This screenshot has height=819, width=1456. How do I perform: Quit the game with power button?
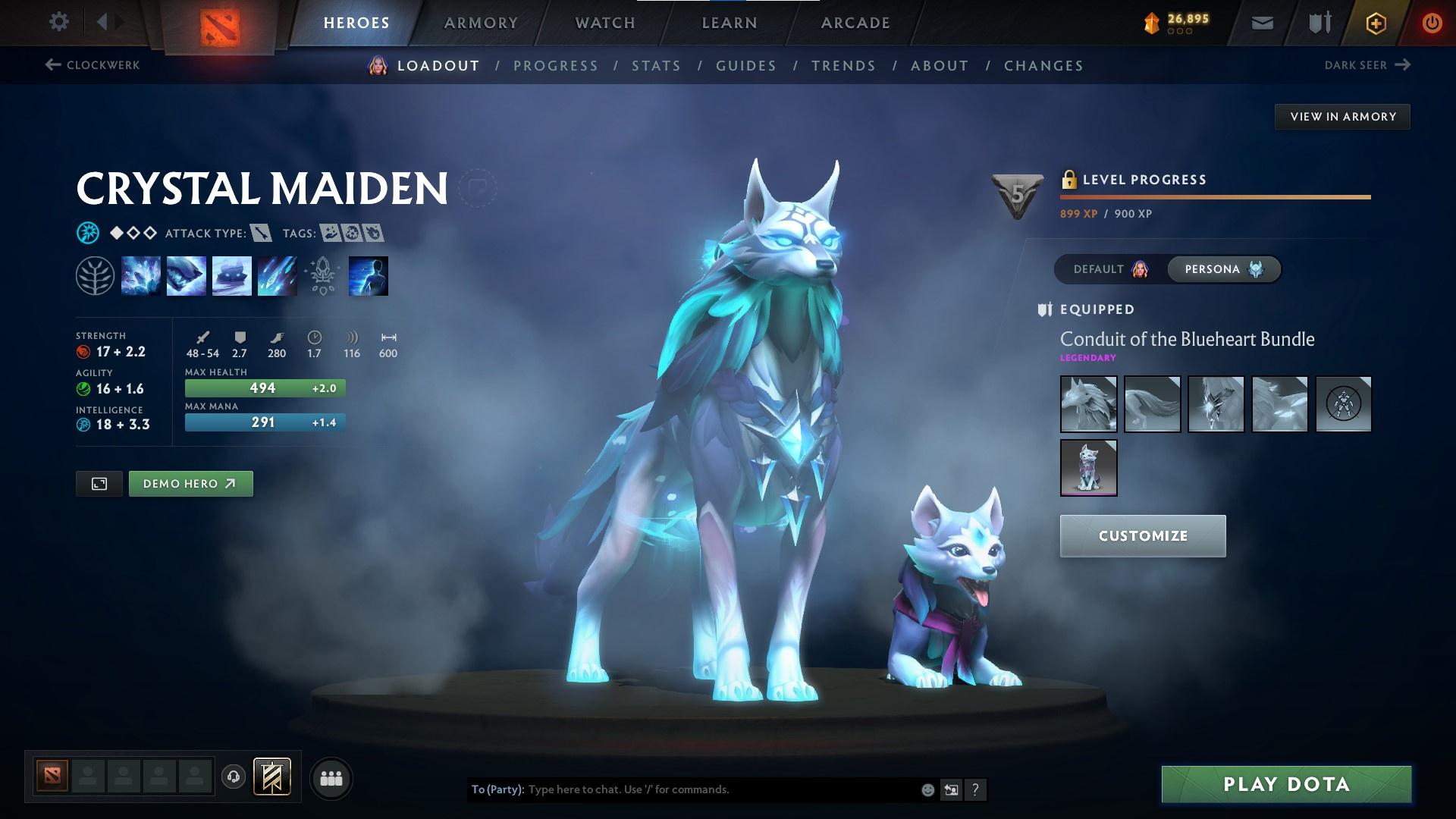click(x=1432, y=23)
